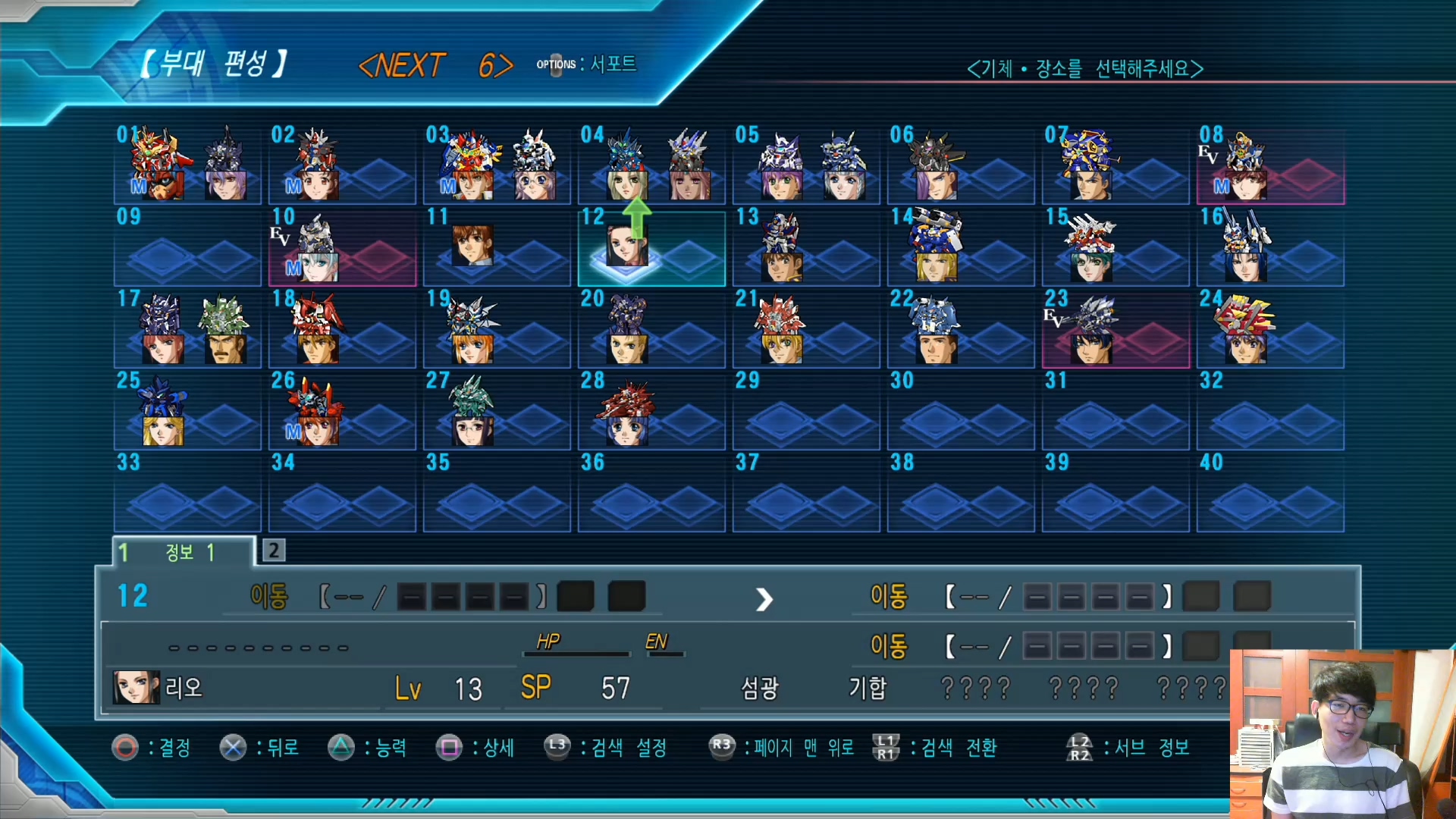Select squad slot 24 red-gold mech

tap(1270, 330)
